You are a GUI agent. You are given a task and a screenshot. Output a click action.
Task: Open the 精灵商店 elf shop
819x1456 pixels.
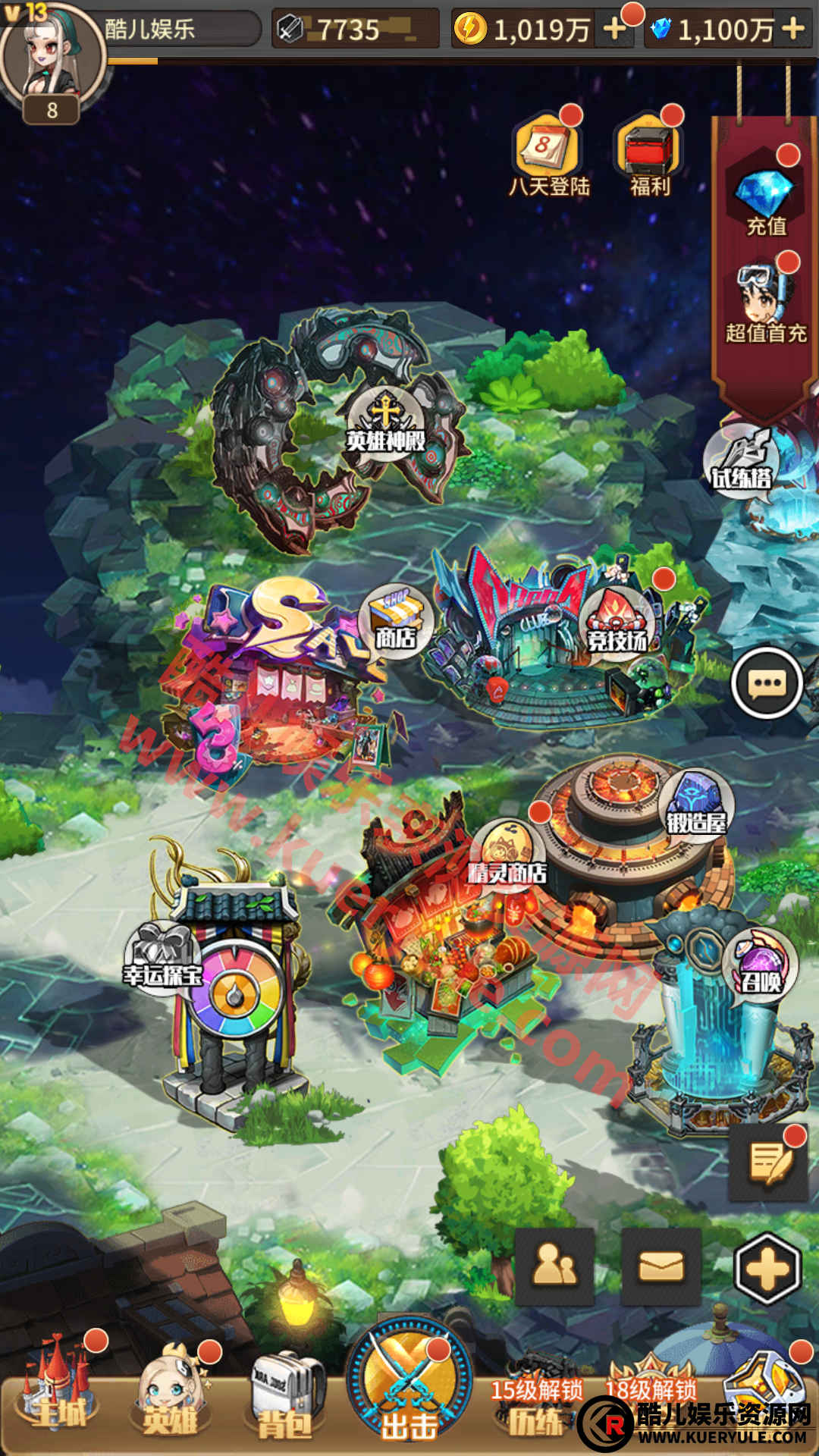(507, 855)
